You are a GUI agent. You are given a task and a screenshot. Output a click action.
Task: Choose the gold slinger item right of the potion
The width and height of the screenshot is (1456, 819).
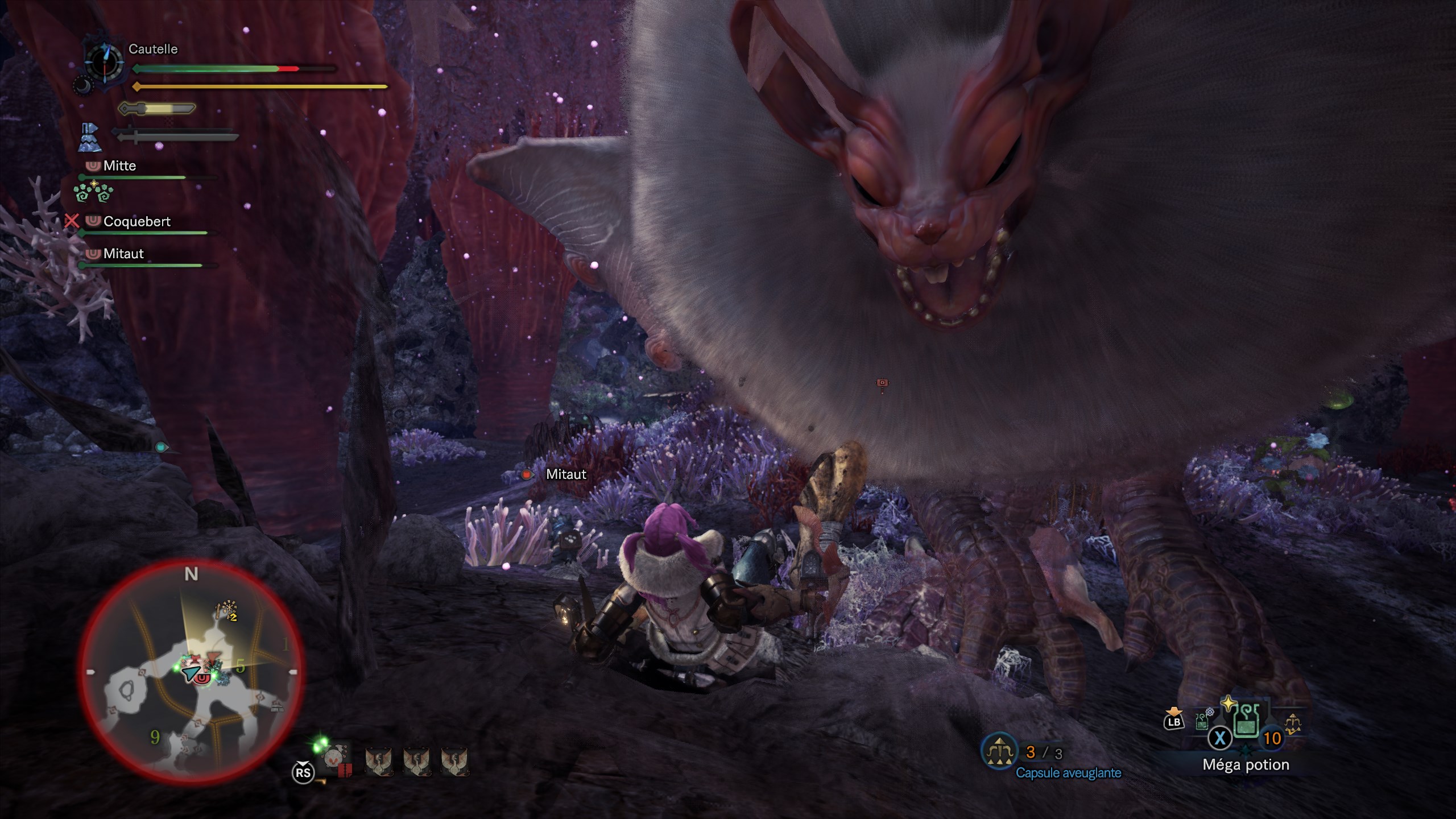coord(1293,725)
